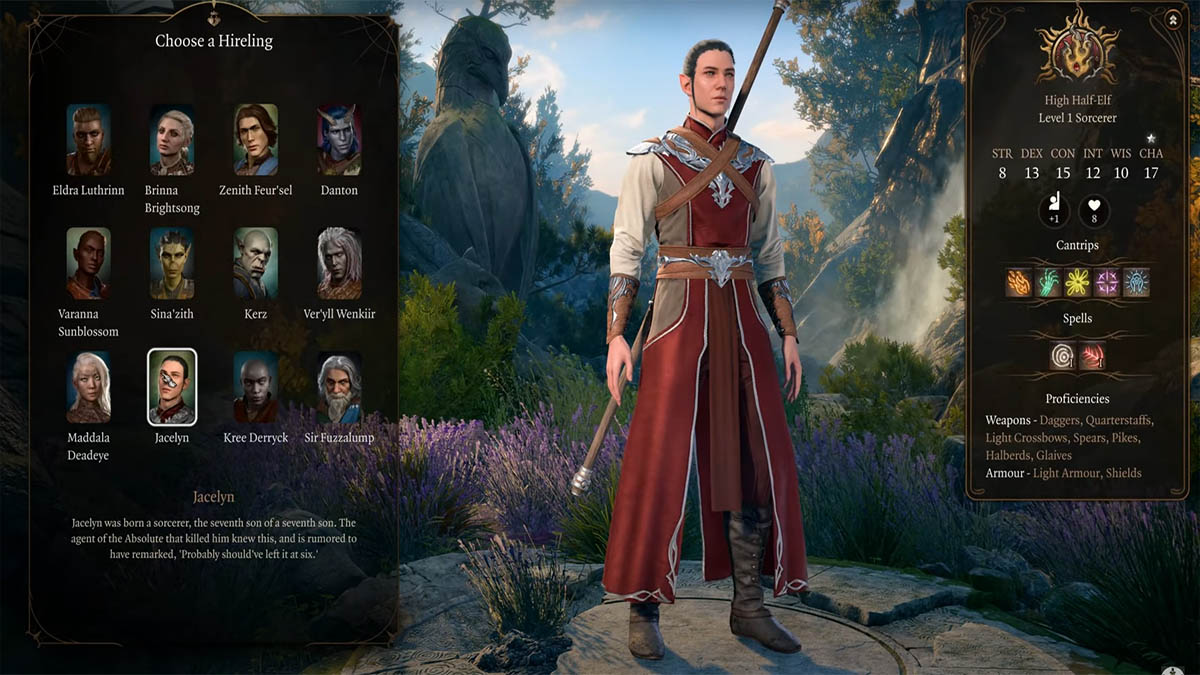This screenshot has height=675, width=1200.
Task: Inspect the green skeletal hand cantrip
Action: (x=1047, y=283)
